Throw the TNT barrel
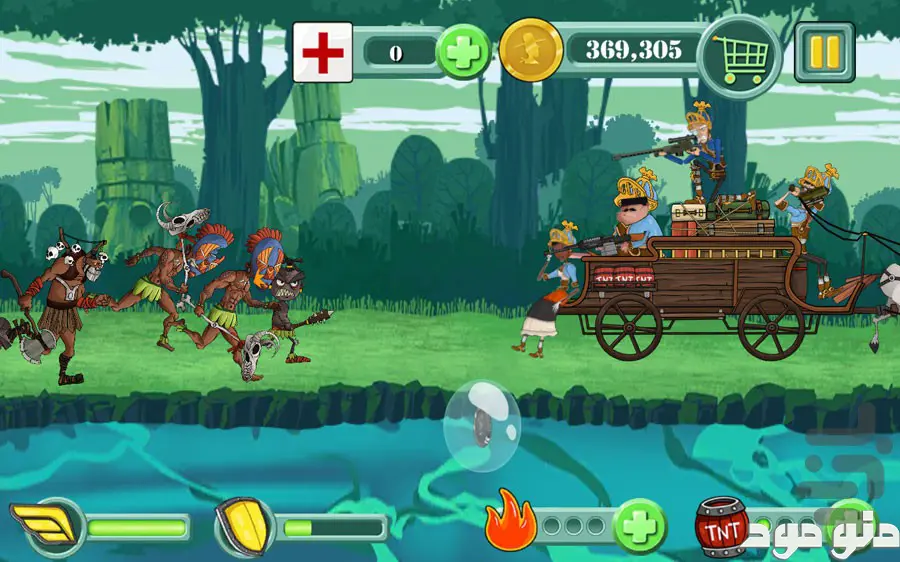900x562 pixels. [x=721, y=526]
